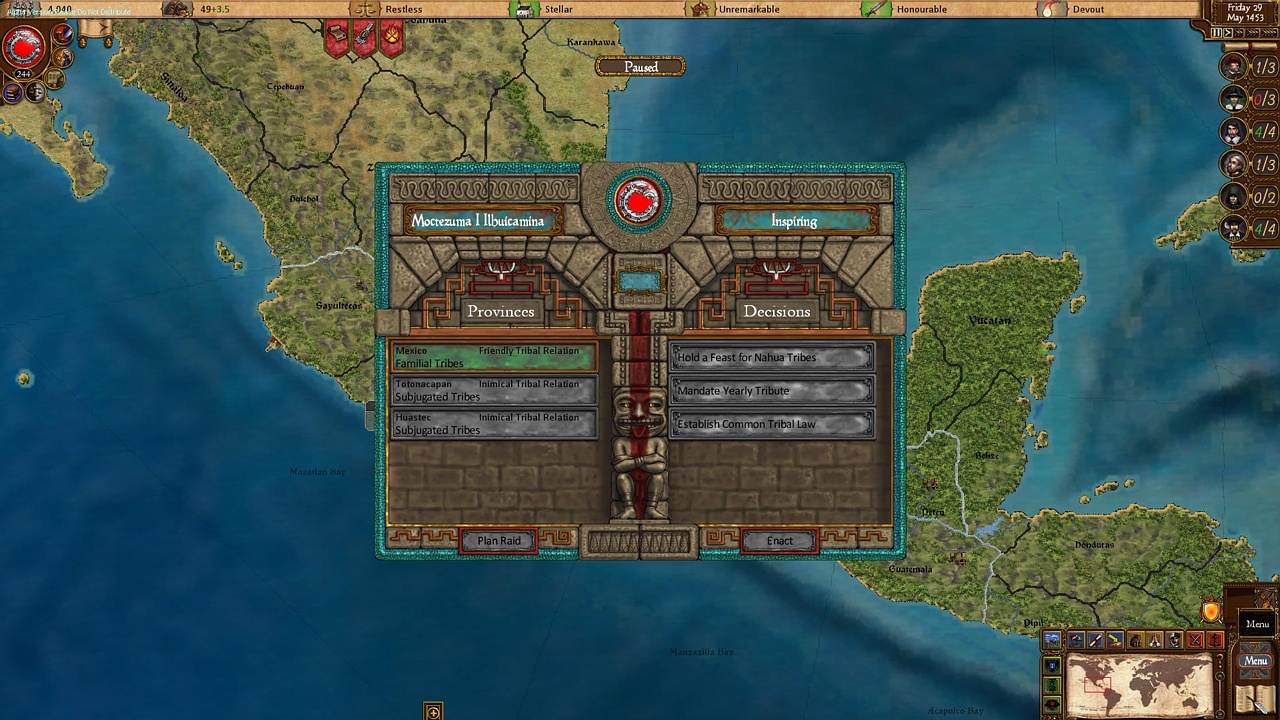
Task: Open the Menu in the bottom-right corner
Action: point(1256,660)
